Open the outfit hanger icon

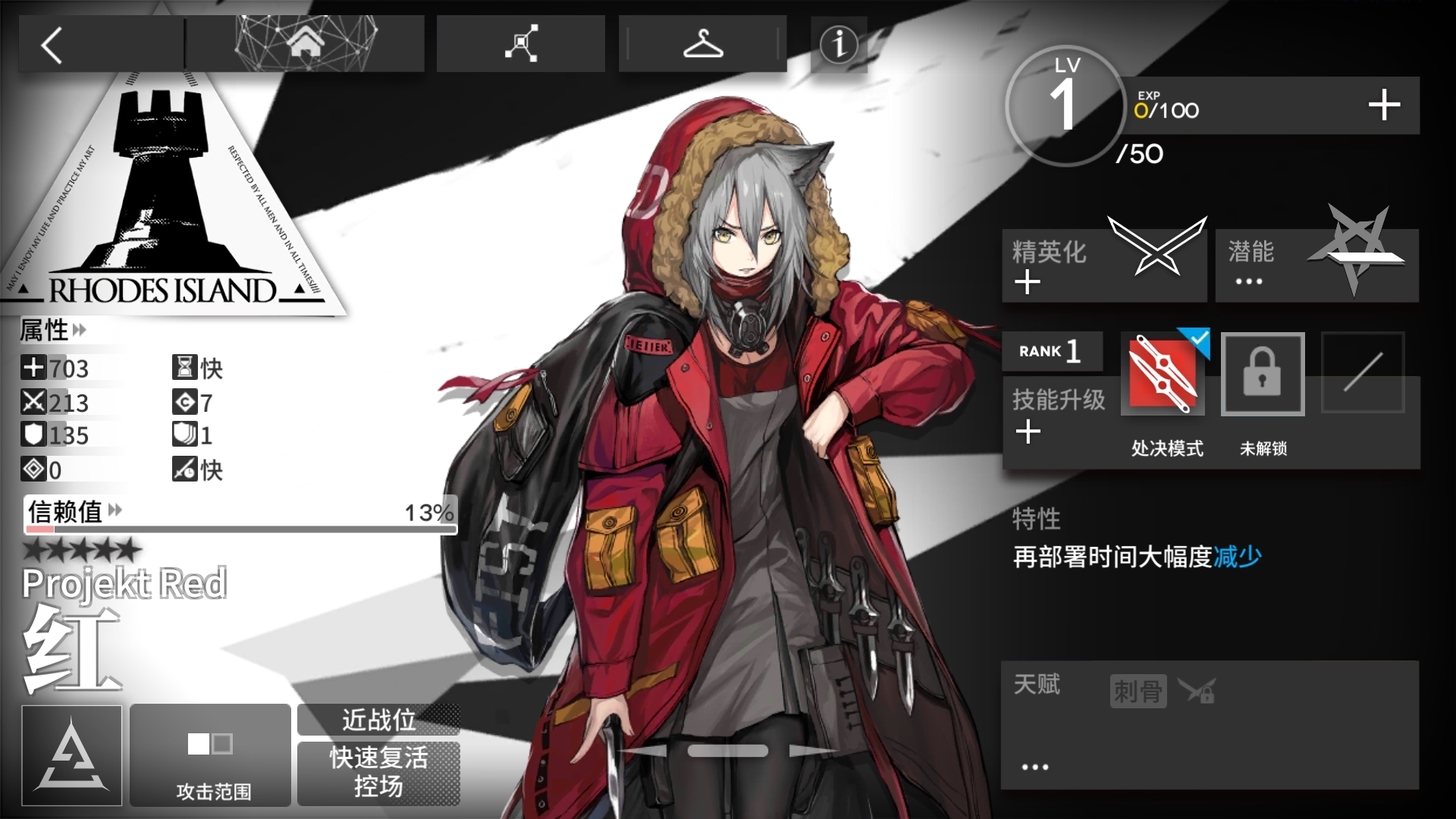pyautogui.click(x=703, y=43)
